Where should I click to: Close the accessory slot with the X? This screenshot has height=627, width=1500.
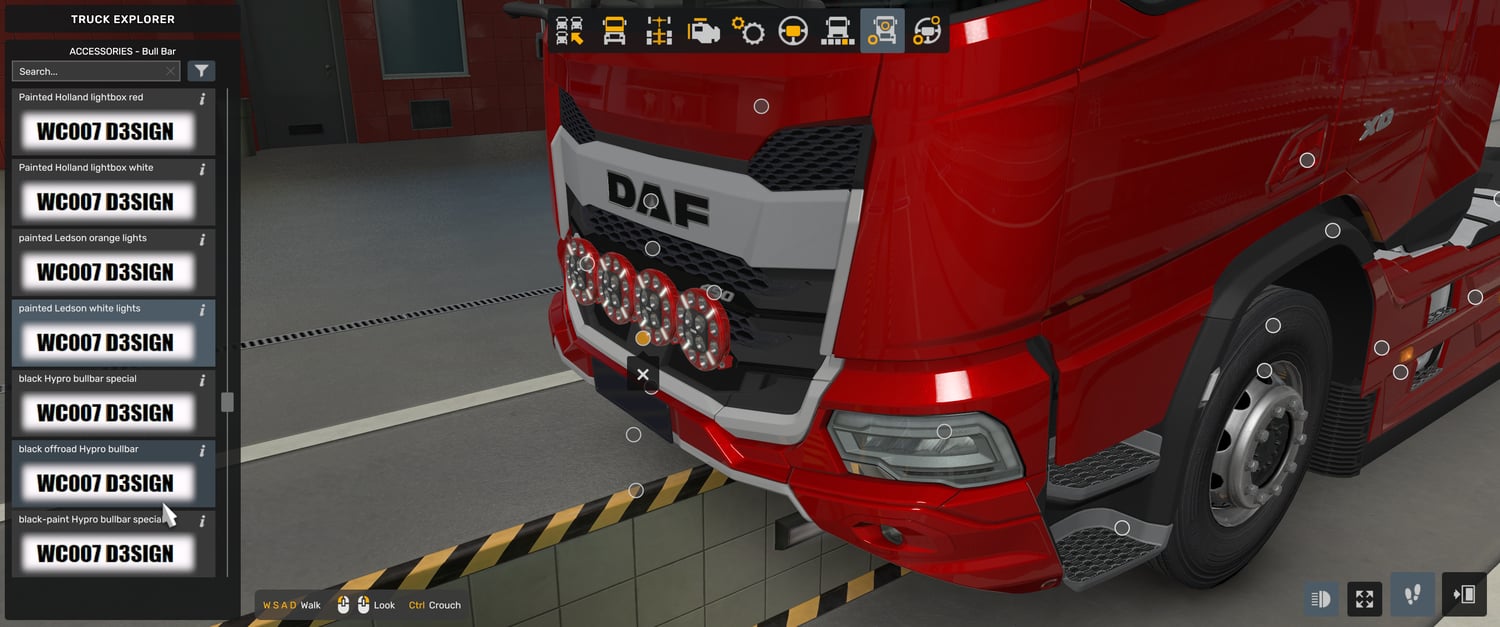(643, 374)
